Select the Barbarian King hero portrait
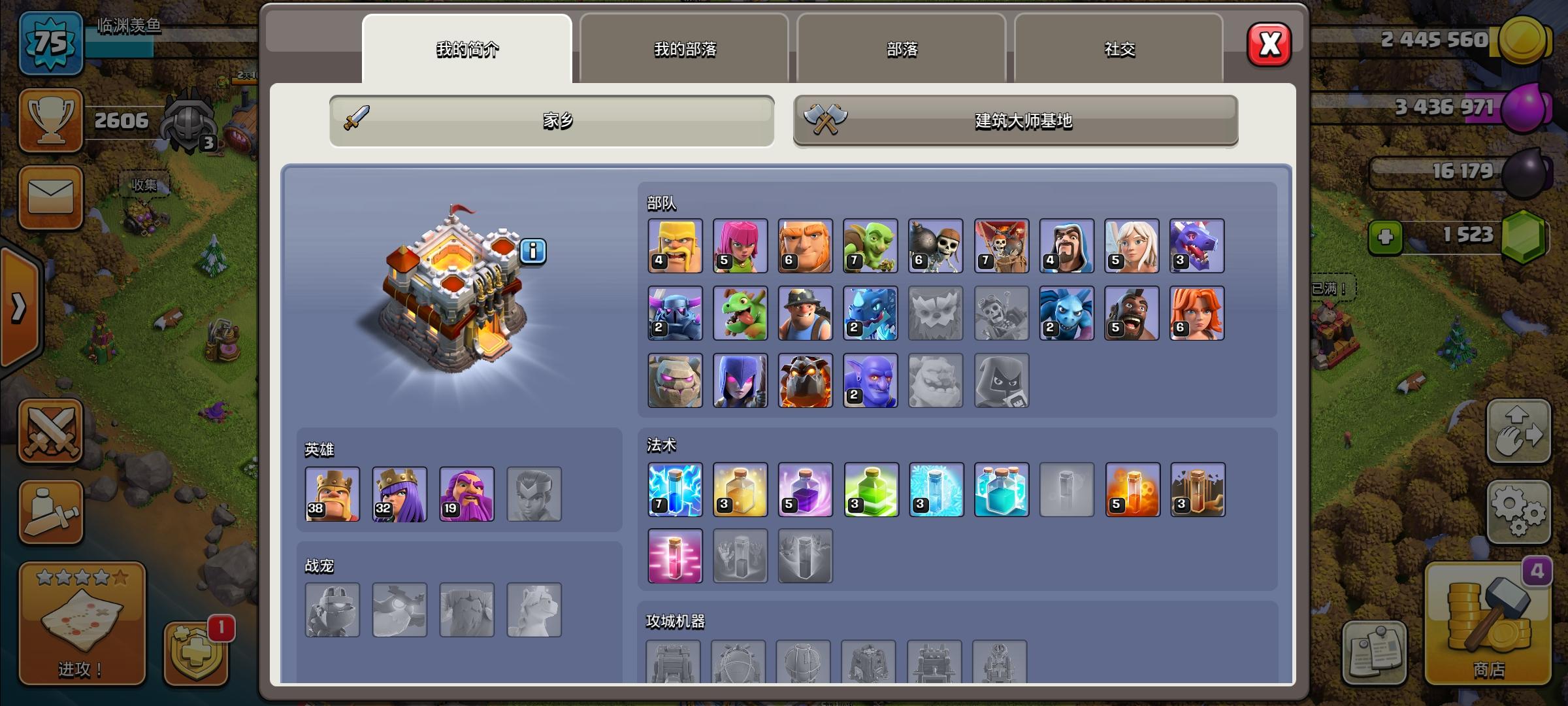Screen dimensions: 1568x706 click(333, 495)
